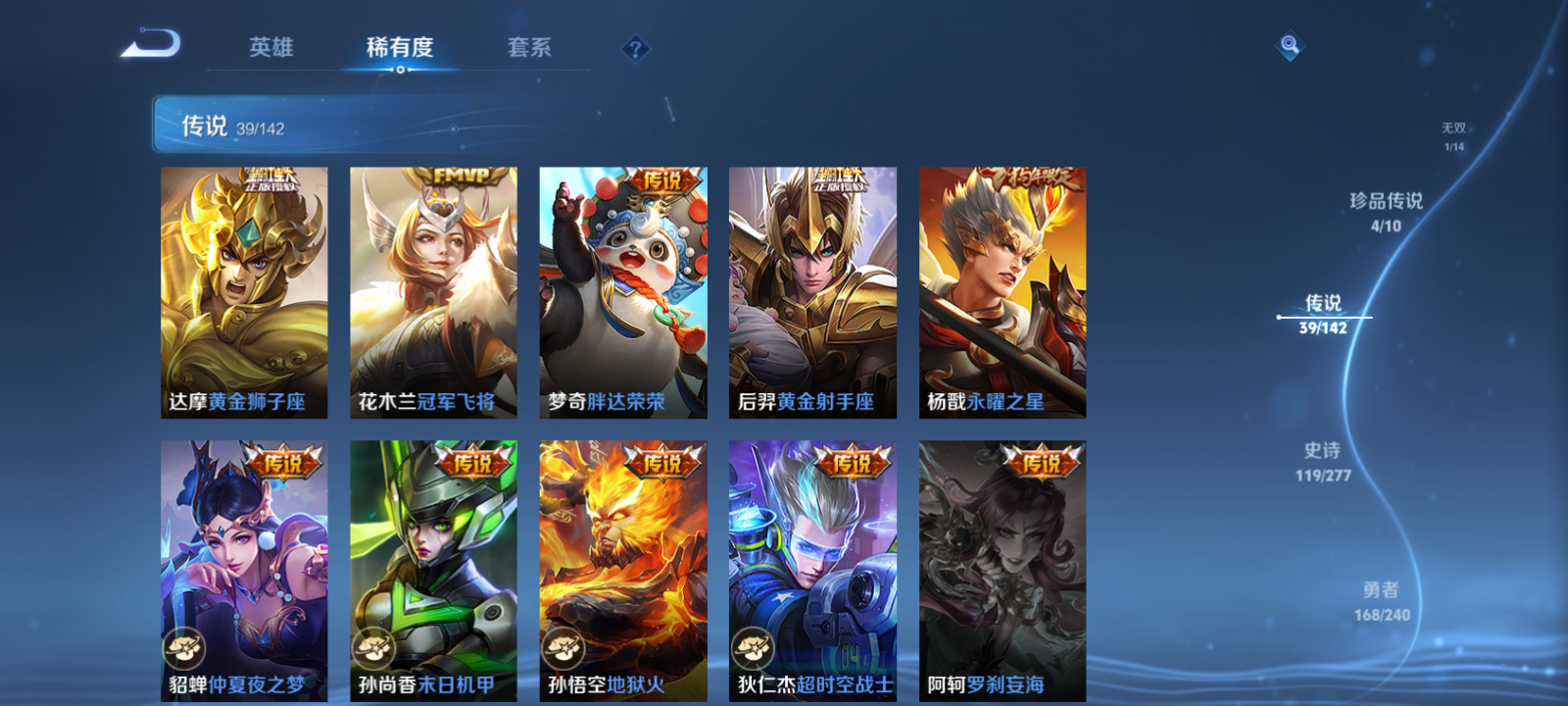Switch to the 英雄 tab

coord(272,46)
